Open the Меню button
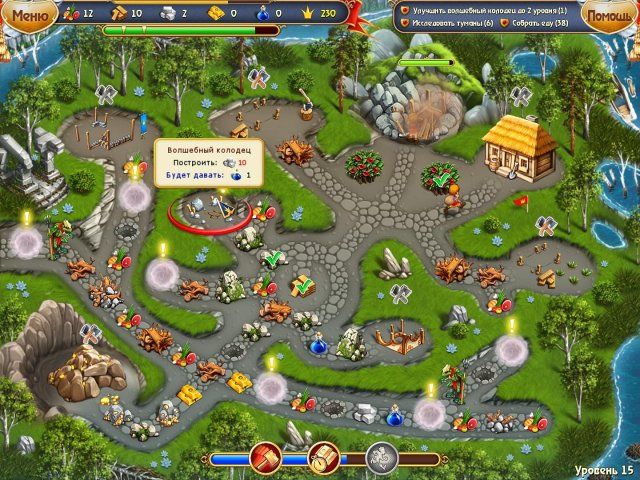Screen dimensions: 640x480 [x=28, y=14]
